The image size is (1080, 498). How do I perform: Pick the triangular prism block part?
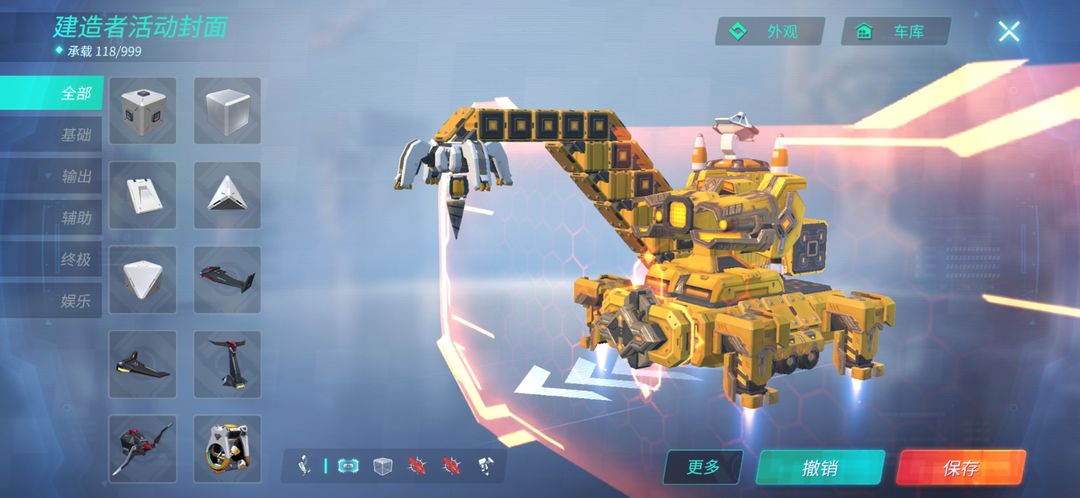[227, 194]
